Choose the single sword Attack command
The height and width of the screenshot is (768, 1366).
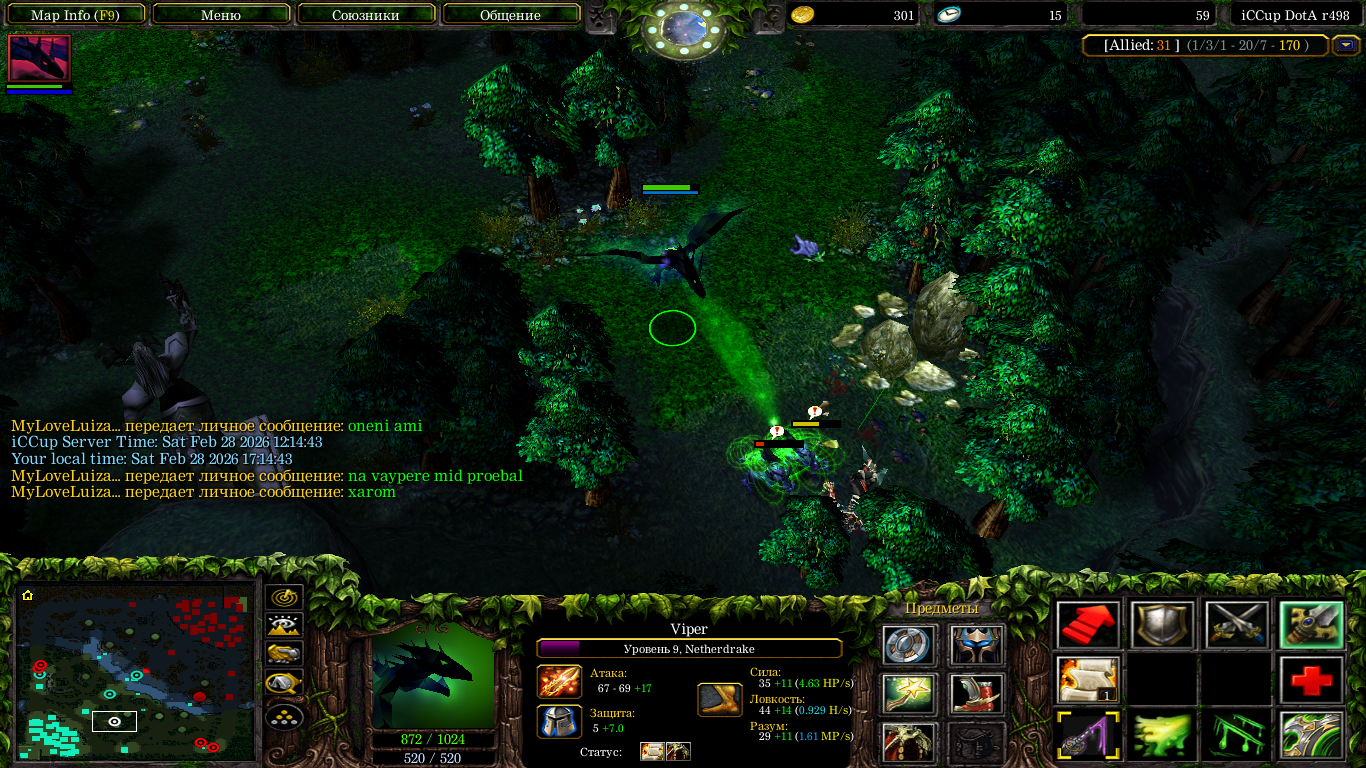point(1310,625)
